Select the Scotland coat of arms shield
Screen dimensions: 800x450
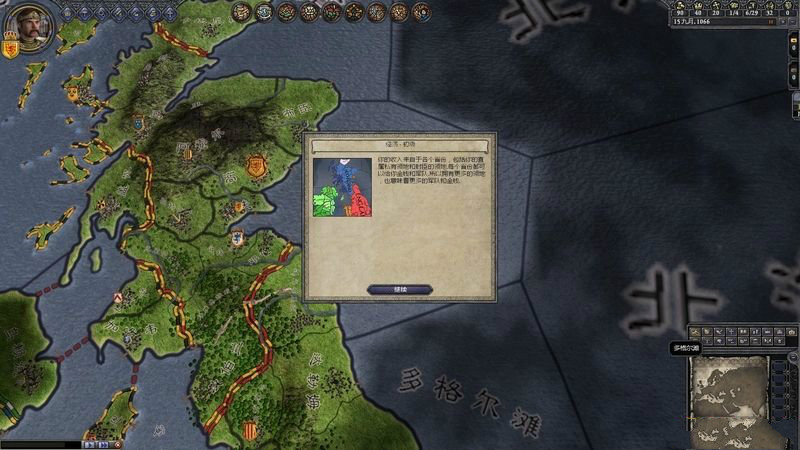(11, 49)
